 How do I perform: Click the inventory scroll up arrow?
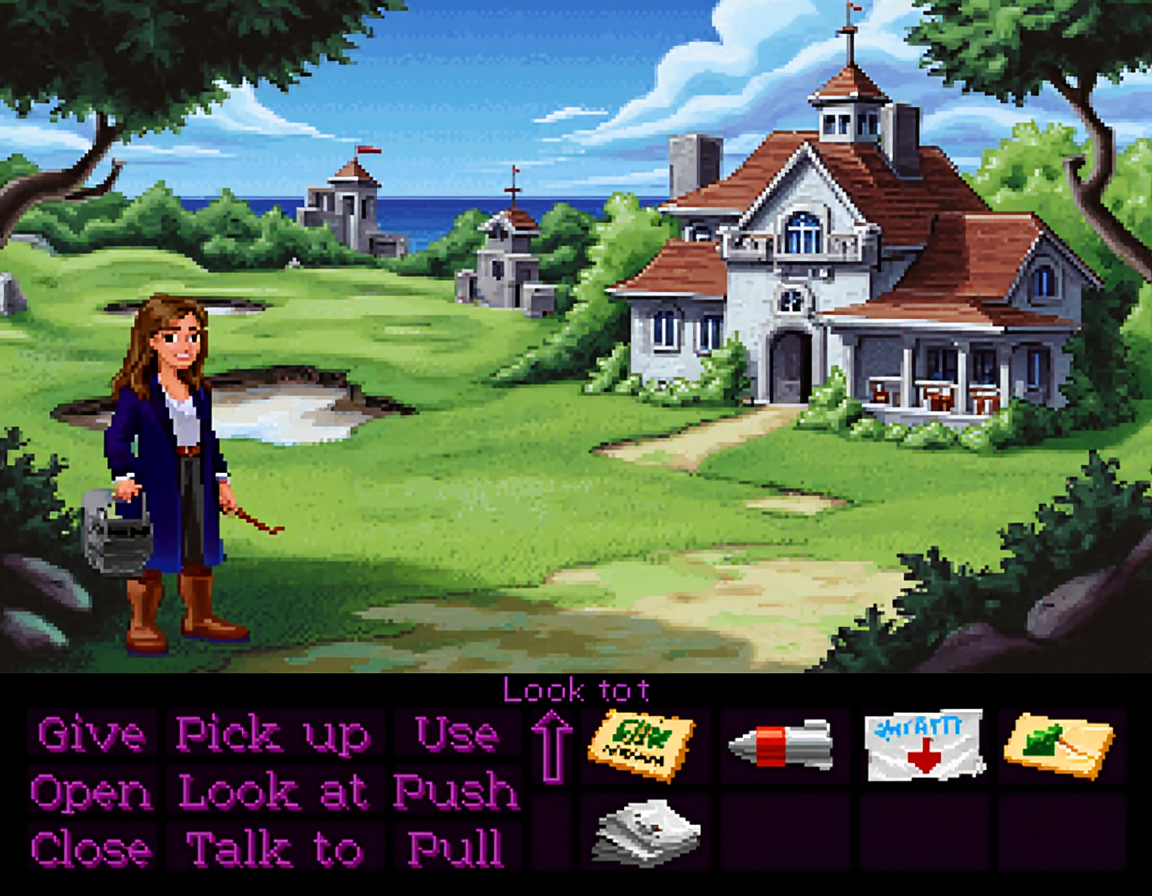(x=551, y=747)
